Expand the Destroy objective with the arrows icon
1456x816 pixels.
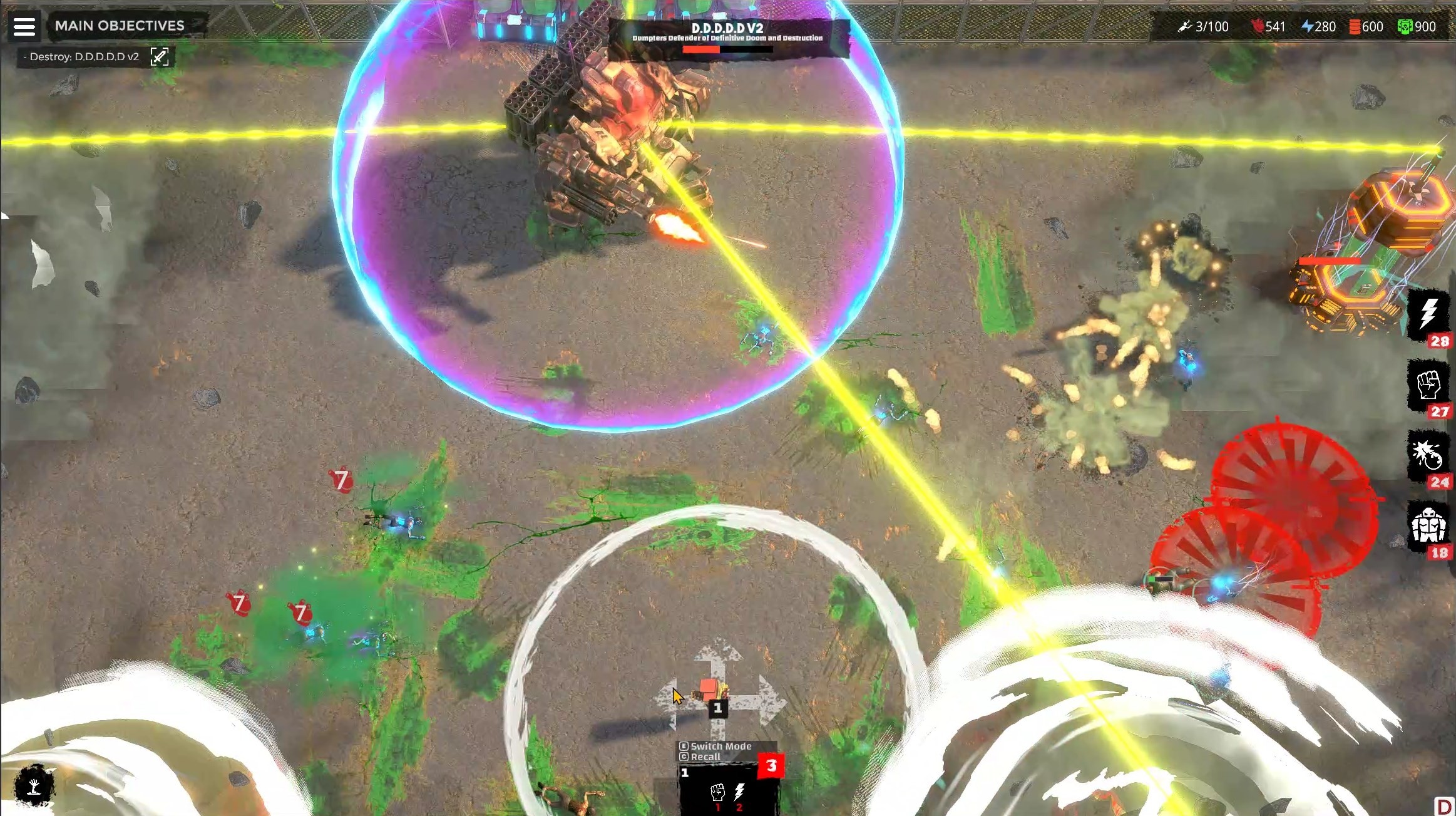161,56
